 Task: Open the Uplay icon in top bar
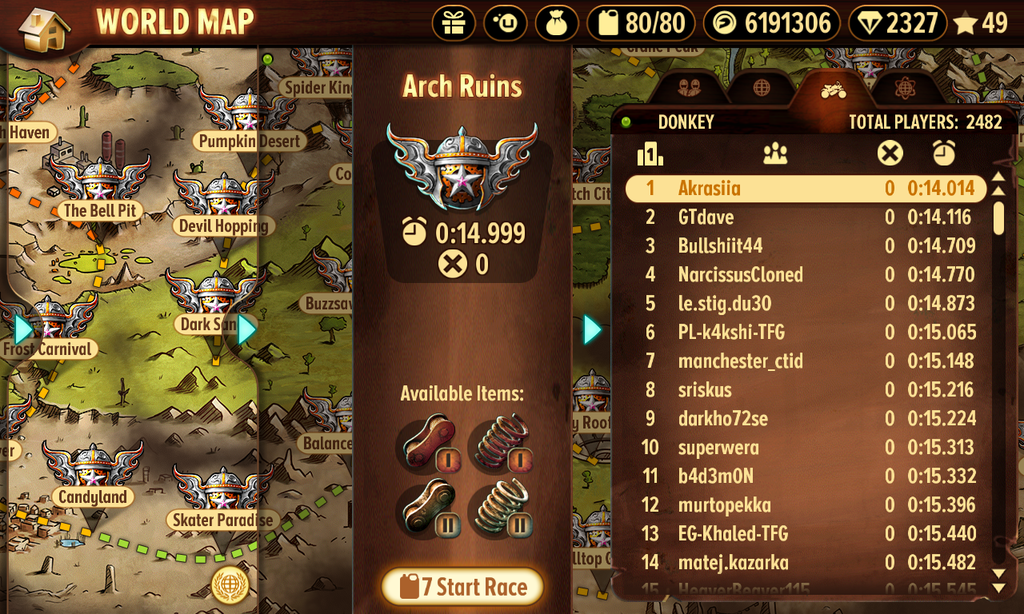505,23
